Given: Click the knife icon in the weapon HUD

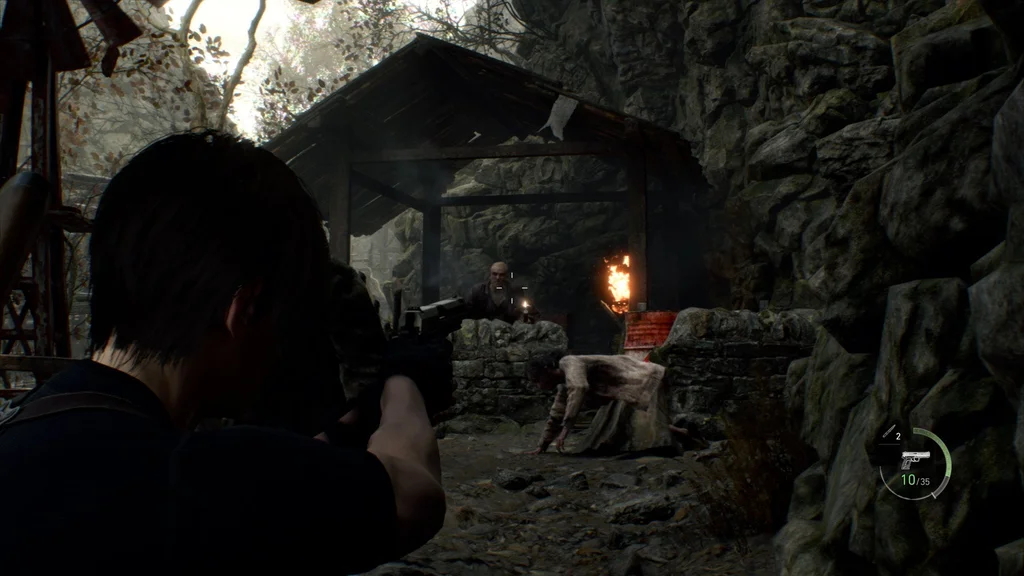Looking at the screenshot, I should click(887, 433).
